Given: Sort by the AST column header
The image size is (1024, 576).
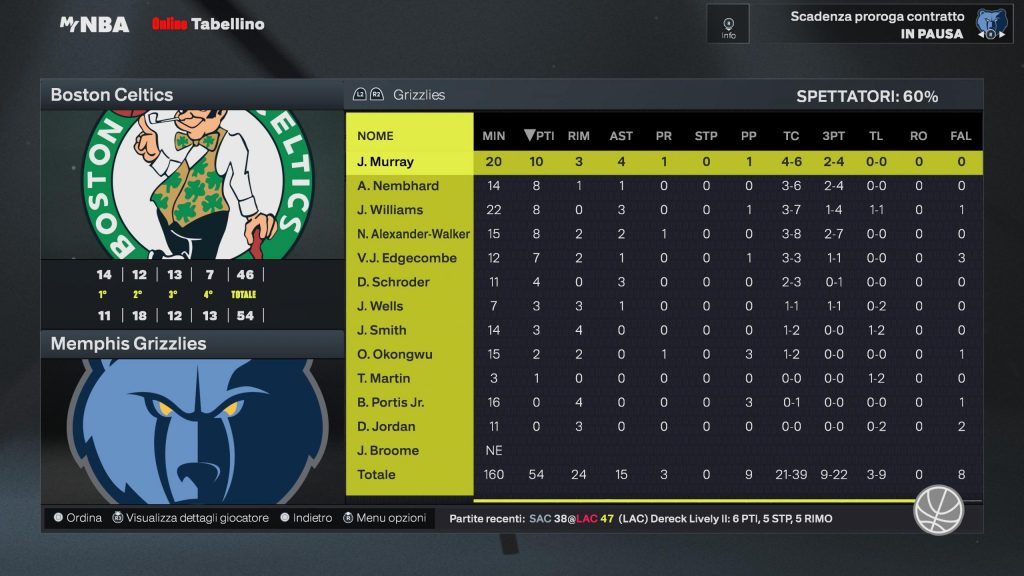Looking at the screenshot, I should pyautogui.click(x=621, y=136).
